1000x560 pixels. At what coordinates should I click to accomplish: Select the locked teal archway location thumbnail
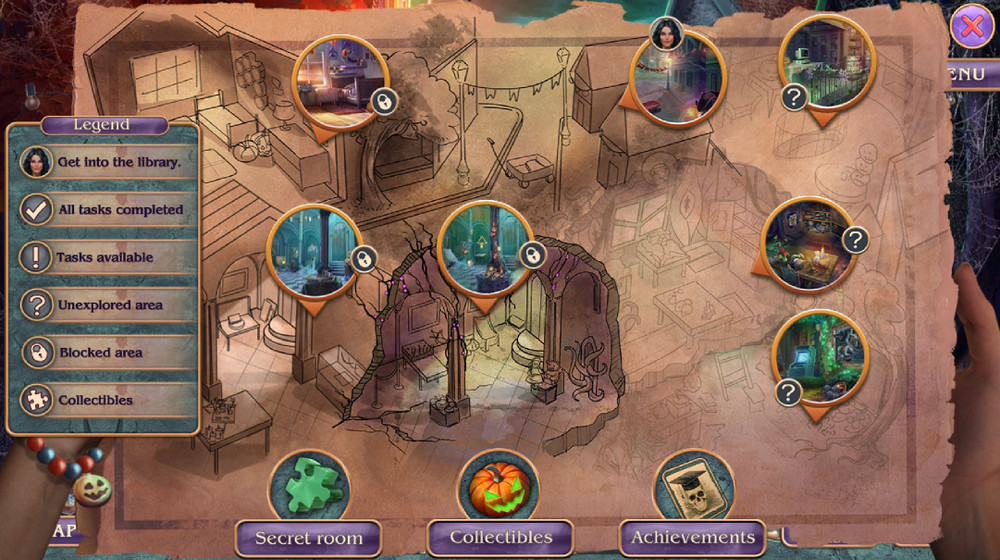coord(486,250)
